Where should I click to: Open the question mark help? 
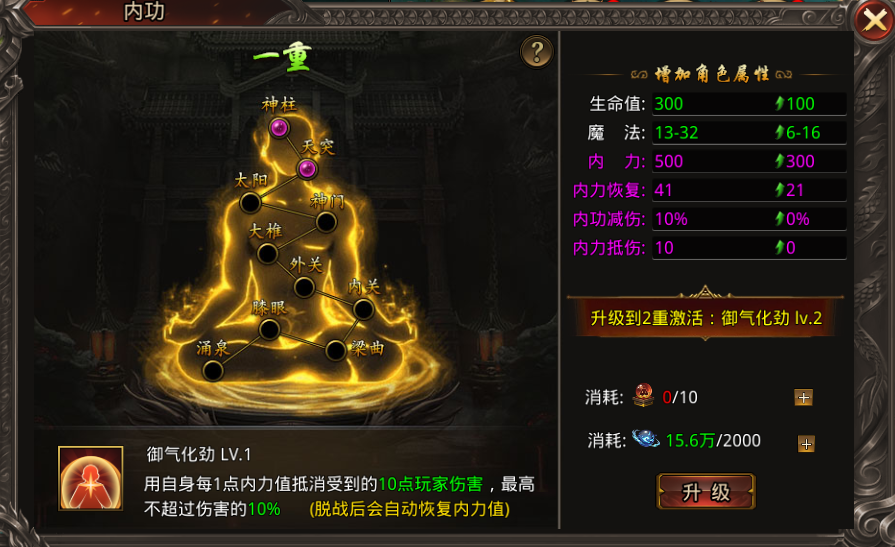(x=537, y=51)
